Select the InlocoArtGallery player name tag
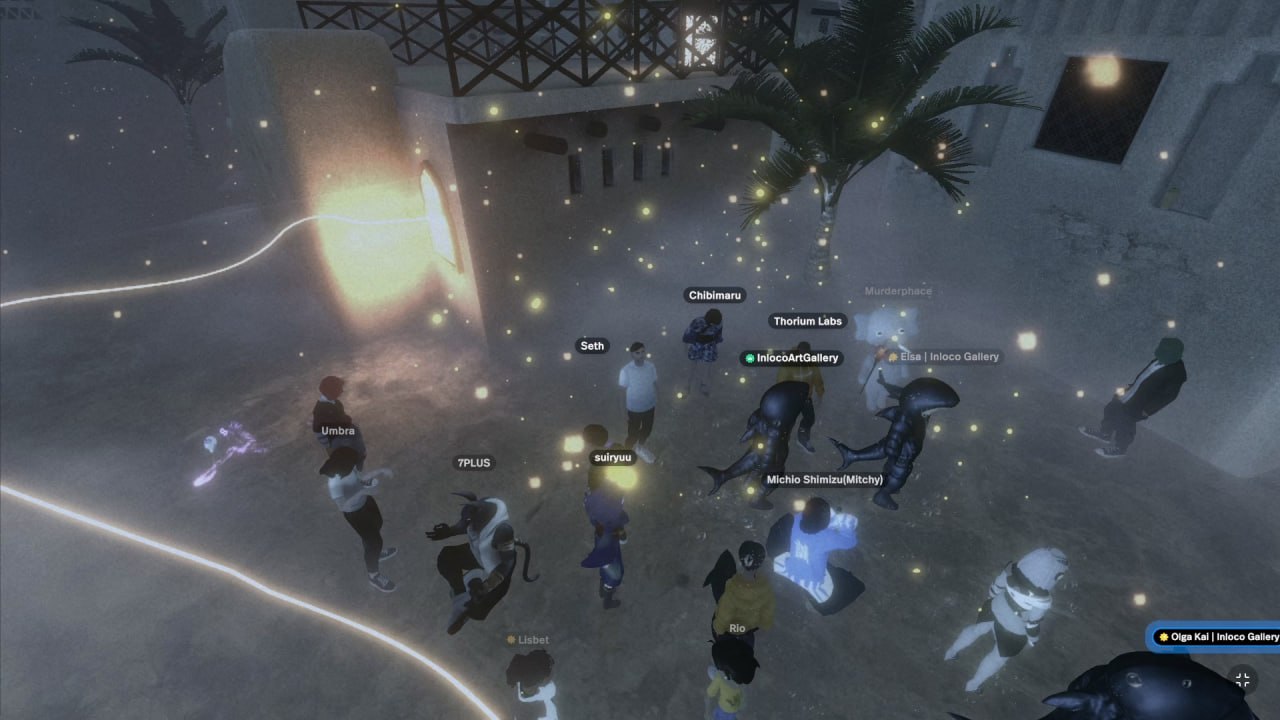The height and width of the screenshot is (720, 1280). pos(791,358)
